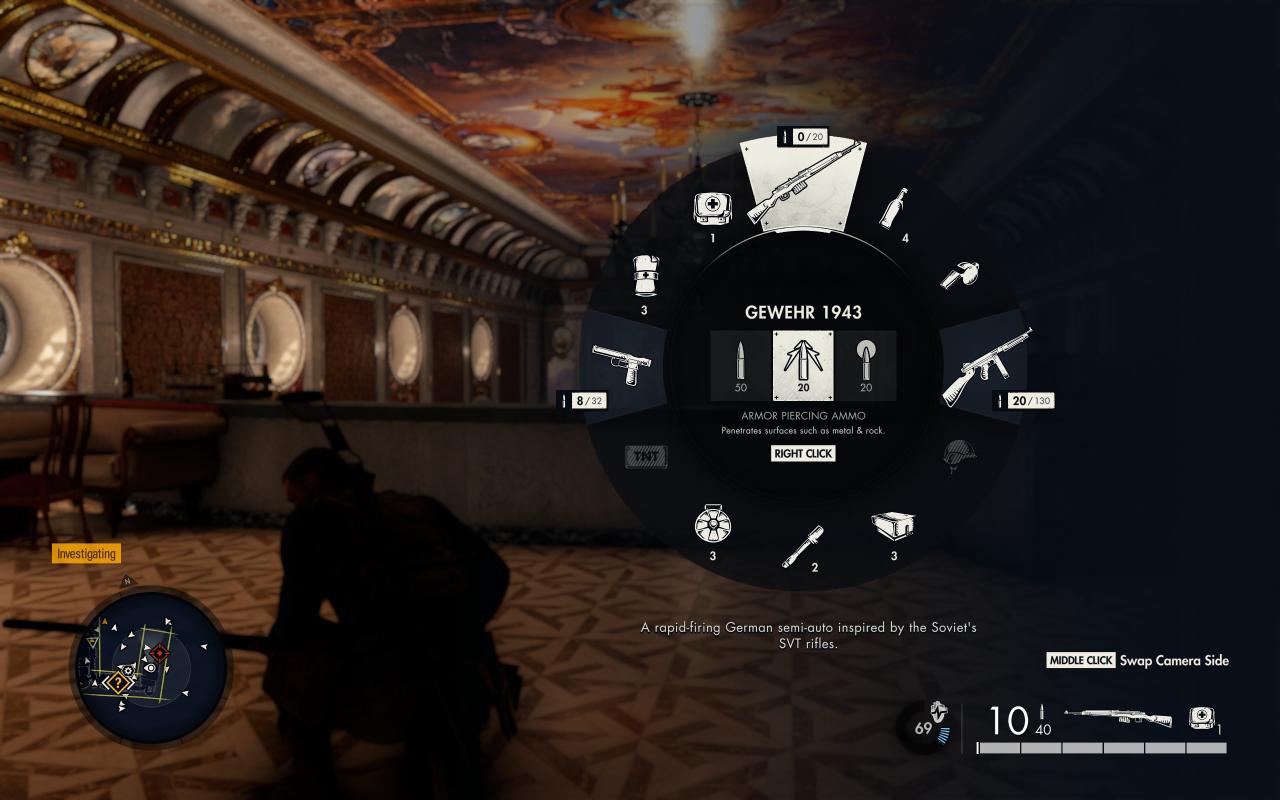The width and height of the screenshot is (1280, 800).
Task: Select the bottle throwable slot
Action: (894, 208)
